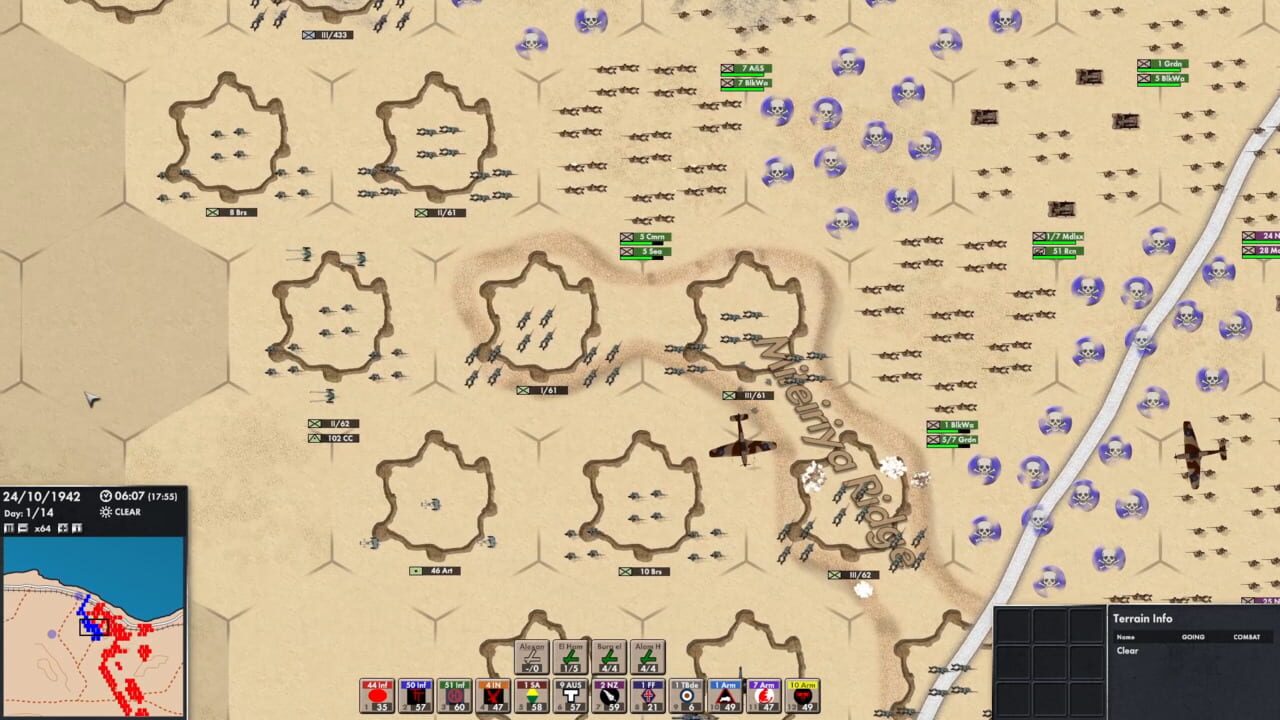
Task: Select the 44 Inf division icon
Action: (376, 692)
